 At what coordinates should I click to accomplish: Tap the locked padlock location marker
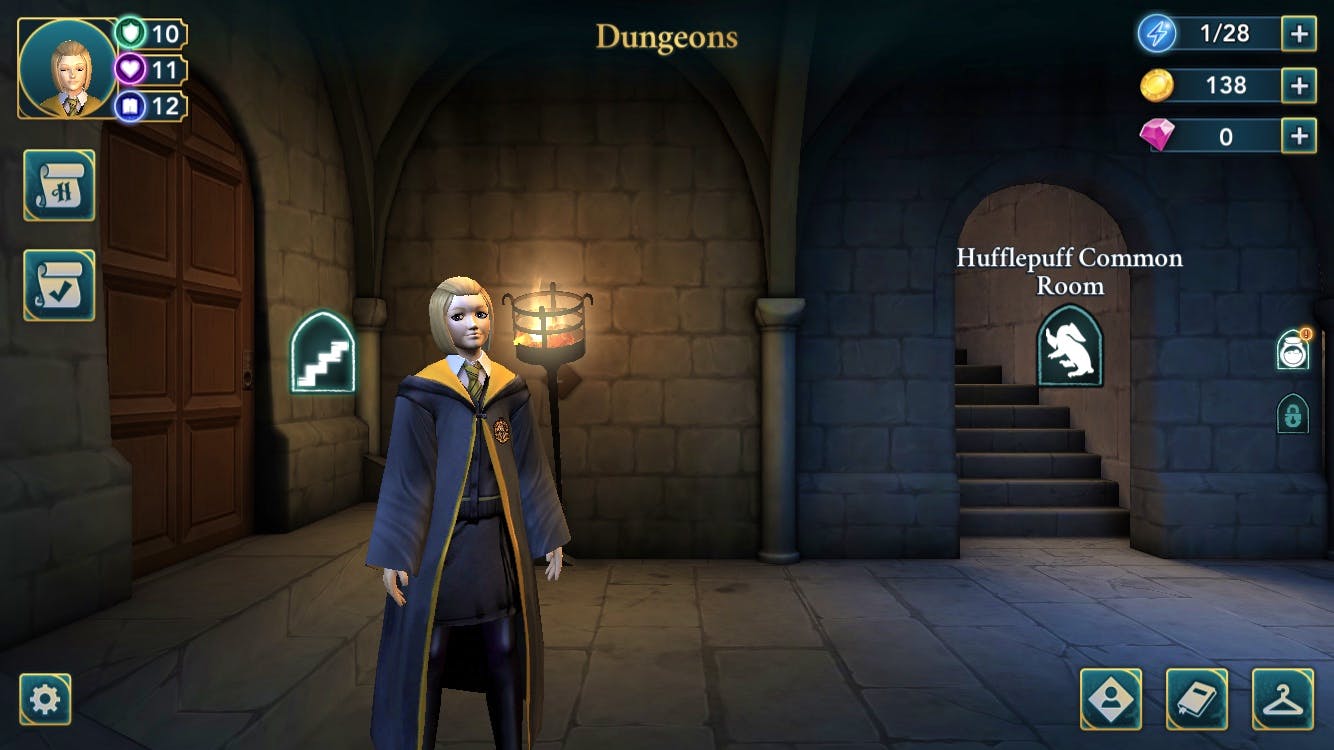(1292, 414)
